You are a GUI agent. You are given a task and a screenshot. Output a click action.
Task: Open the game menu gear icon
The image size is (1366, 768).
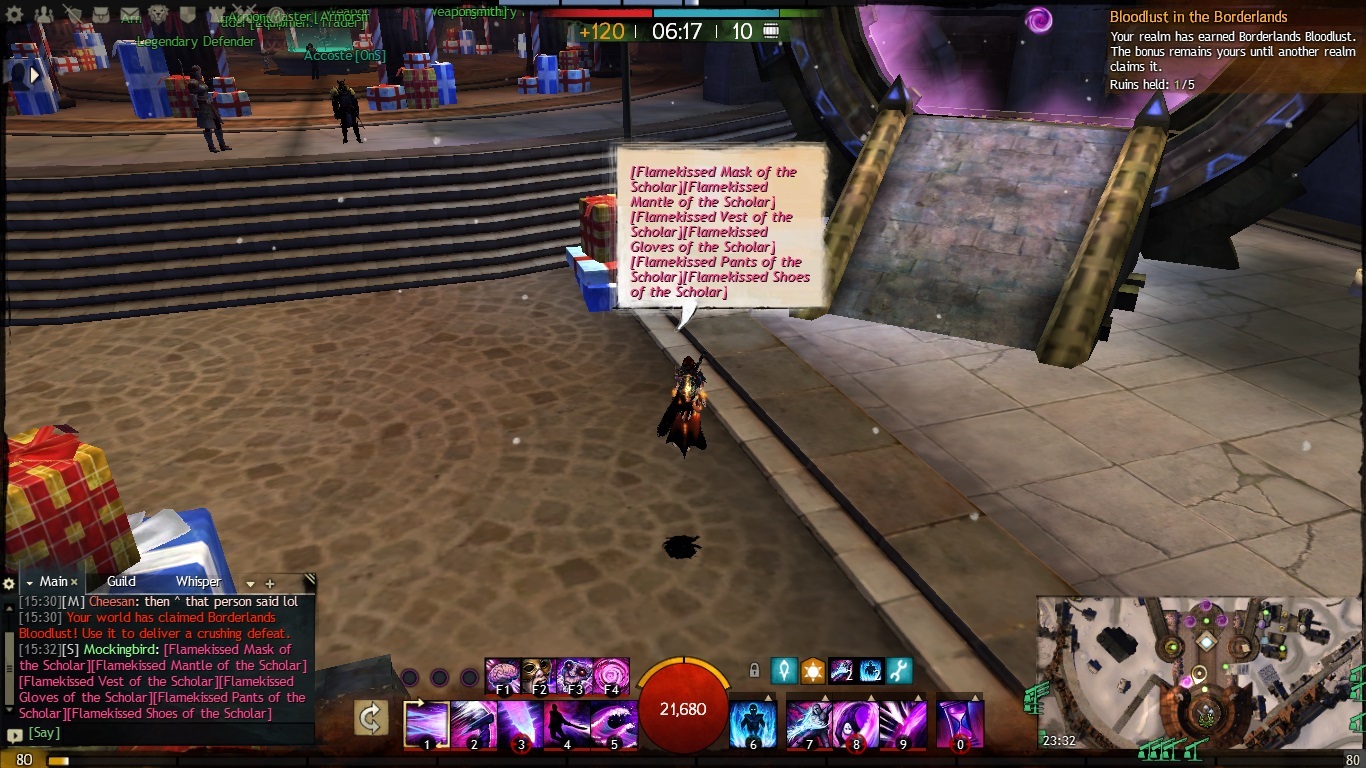tap(14, 15)
